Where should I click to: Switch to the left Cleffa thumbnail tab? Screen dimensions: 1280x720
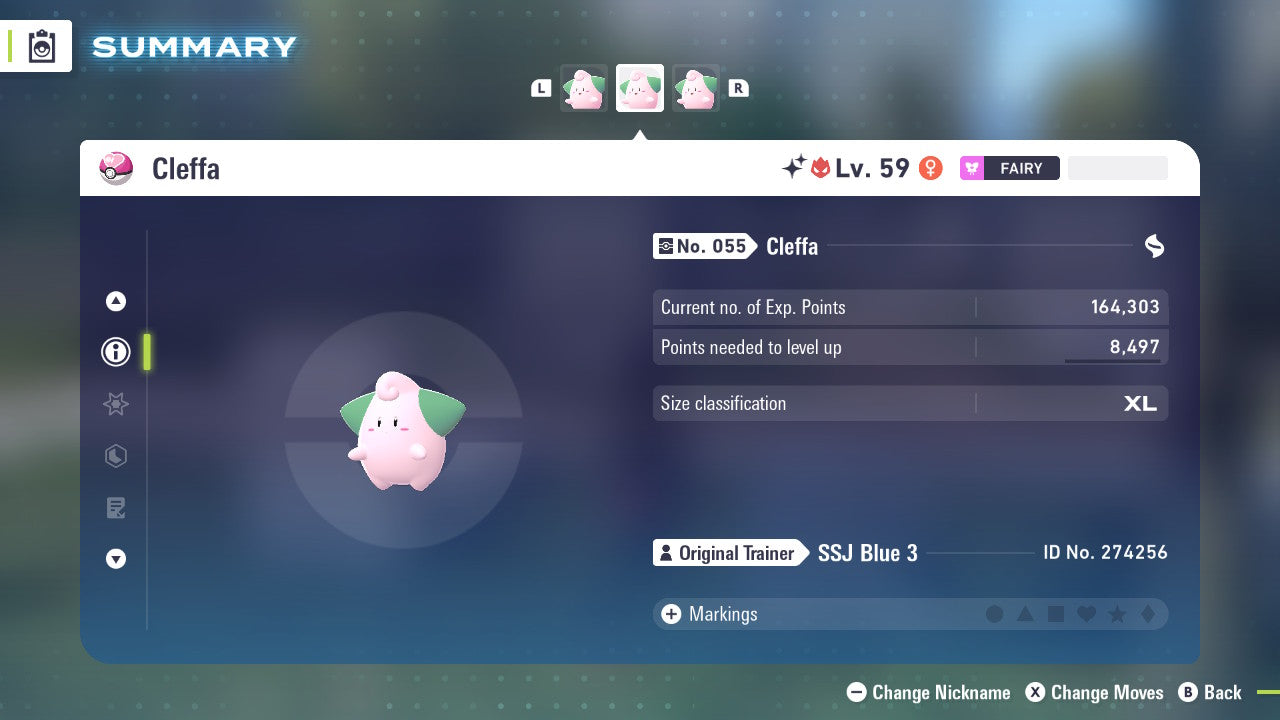583,88
